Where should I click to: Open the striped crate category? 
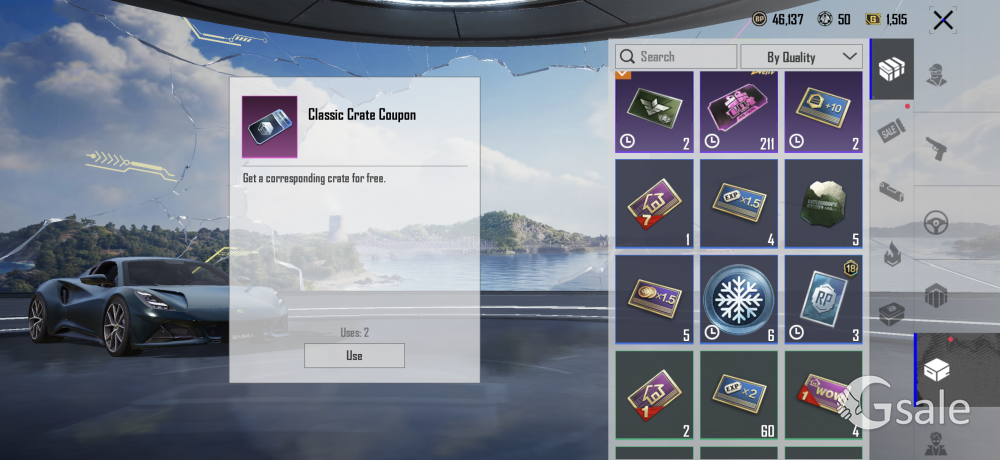(x=936, y=296)
